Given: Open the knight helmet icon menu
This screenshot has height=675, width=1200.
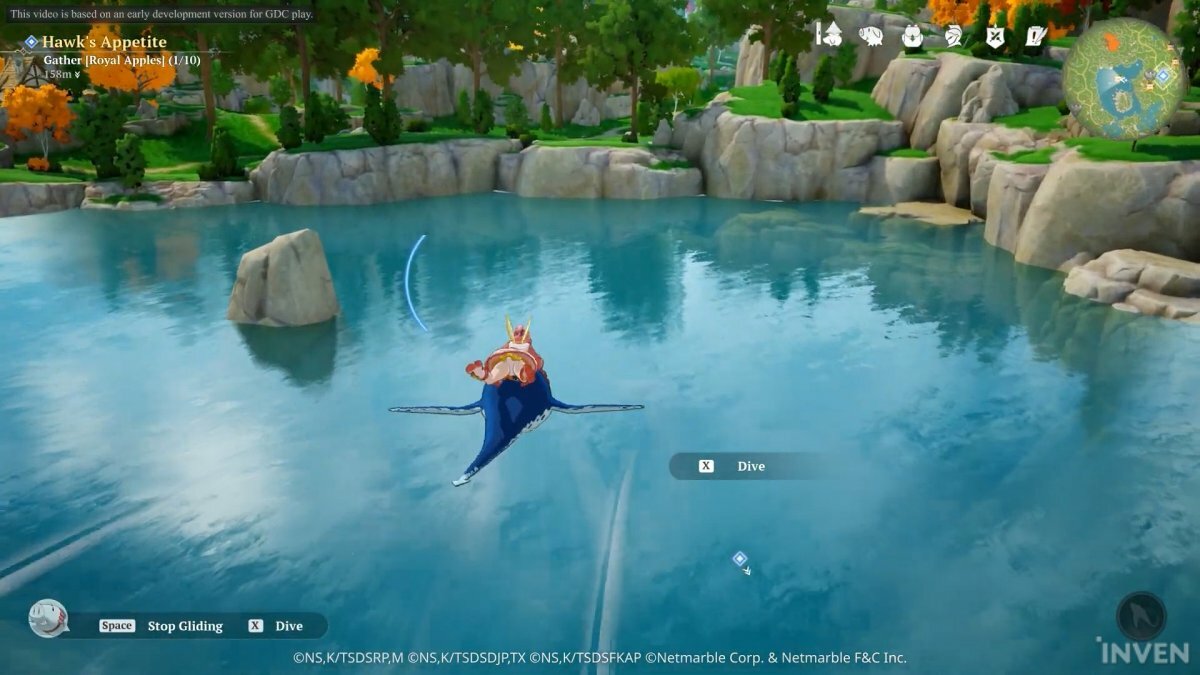Looking at the screenshot, I should point(953,36).
